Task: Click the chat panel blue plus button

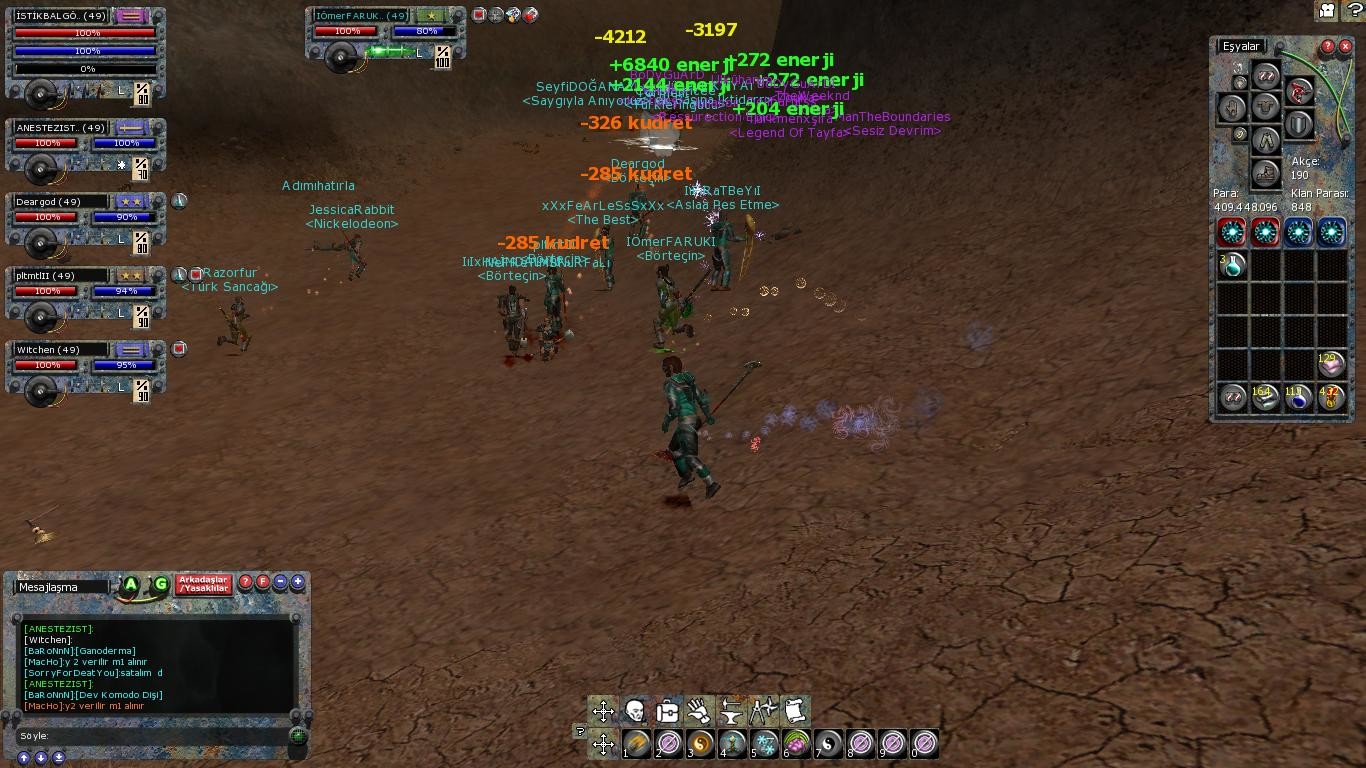Action: point(298,582)
